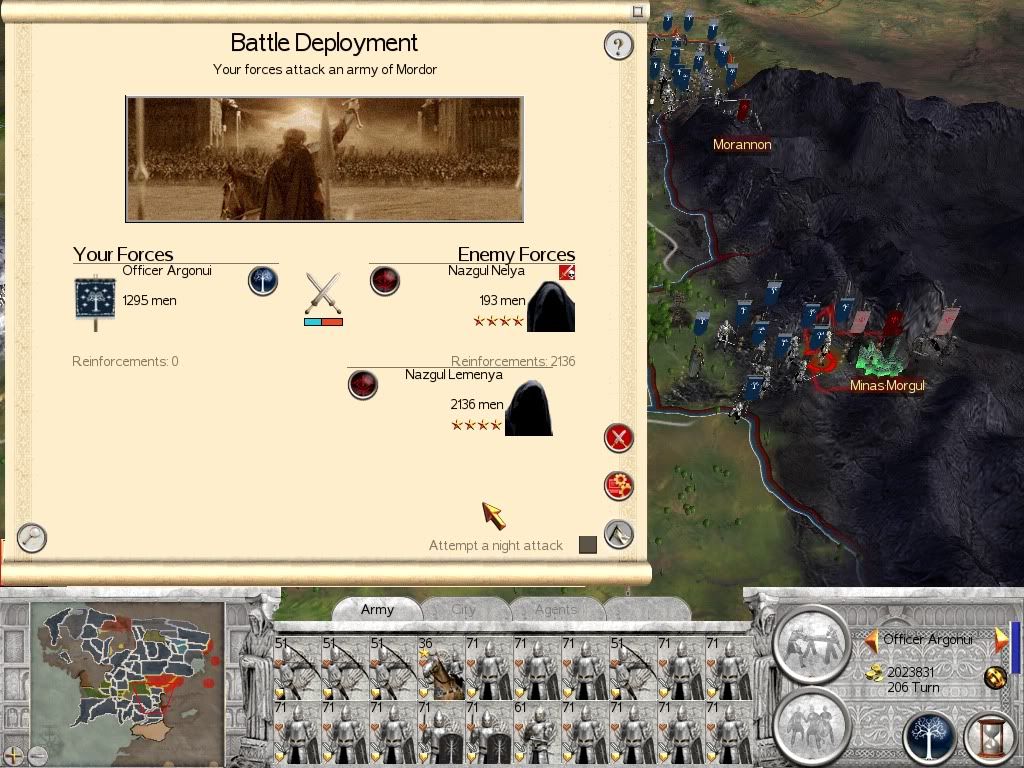Fight the battle with crossed swords button
Viewport: 1024px width, 768px height.
click(x=619, y=438)
